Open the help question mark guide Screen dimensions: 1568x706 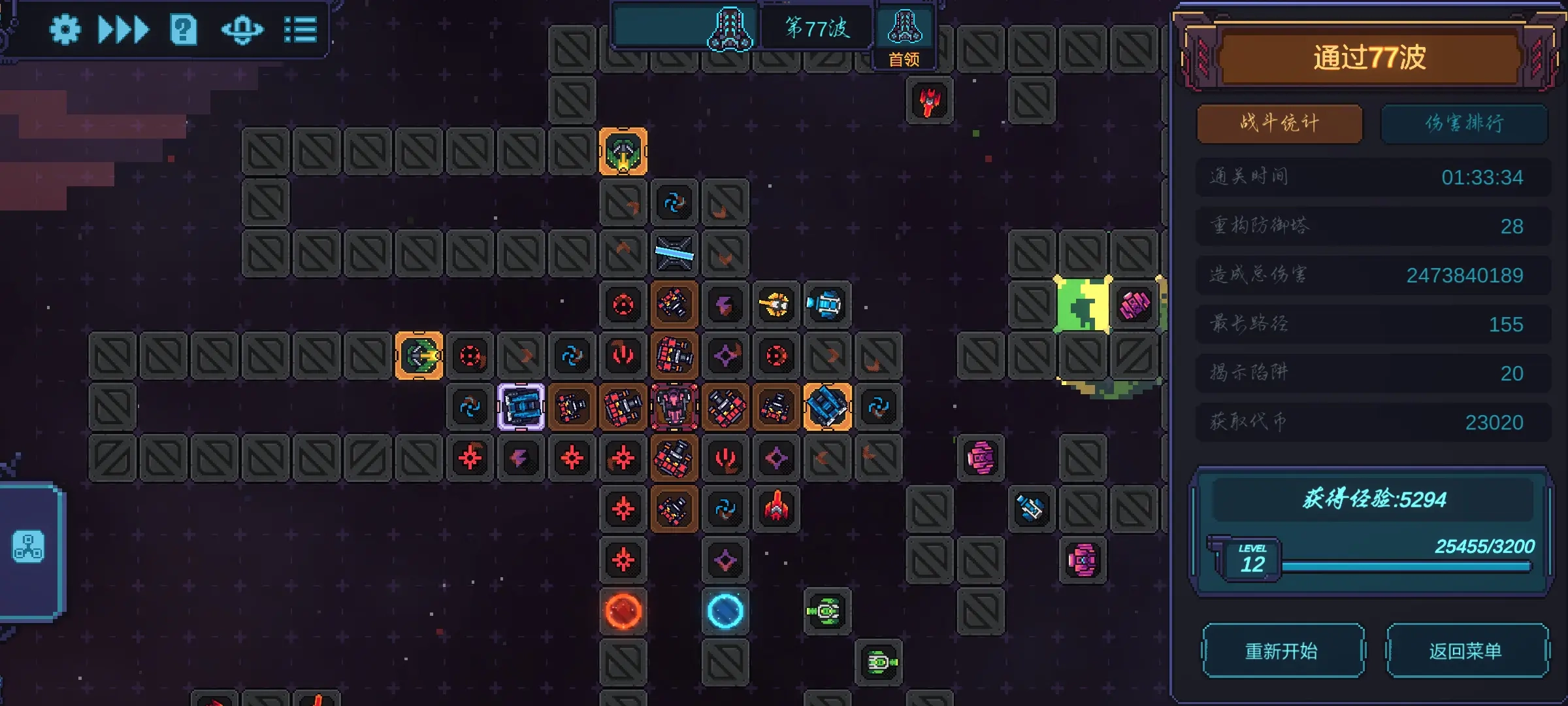[184, 29]
